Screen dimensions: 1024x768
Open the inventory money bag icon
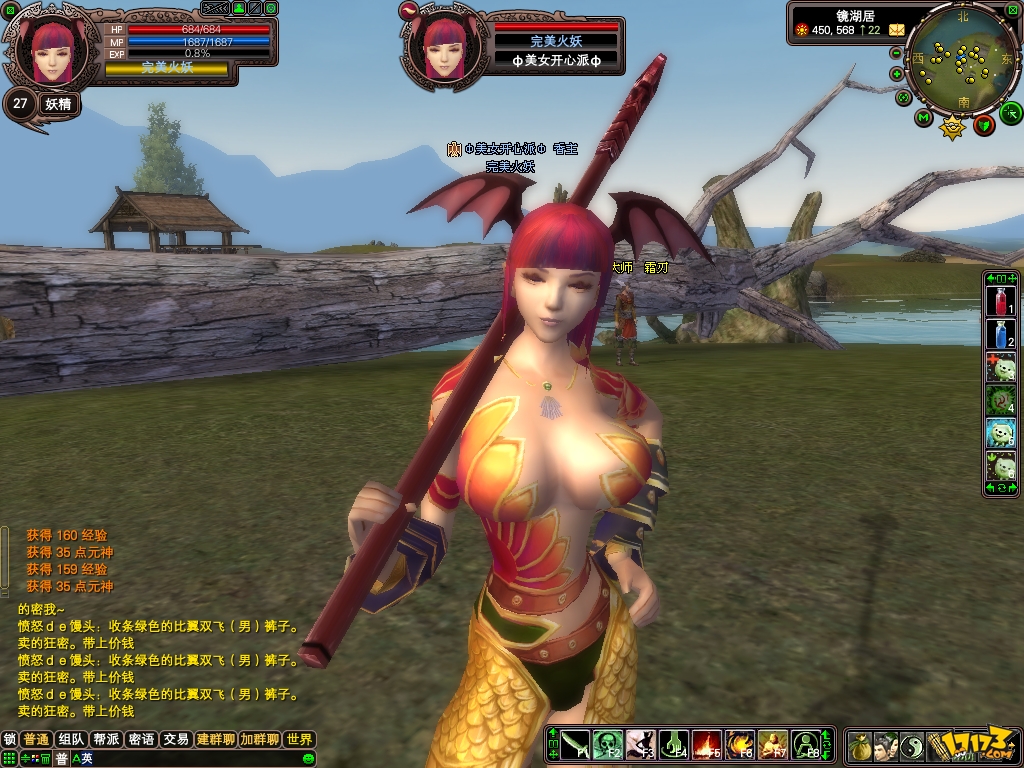[x=860, y=746]
